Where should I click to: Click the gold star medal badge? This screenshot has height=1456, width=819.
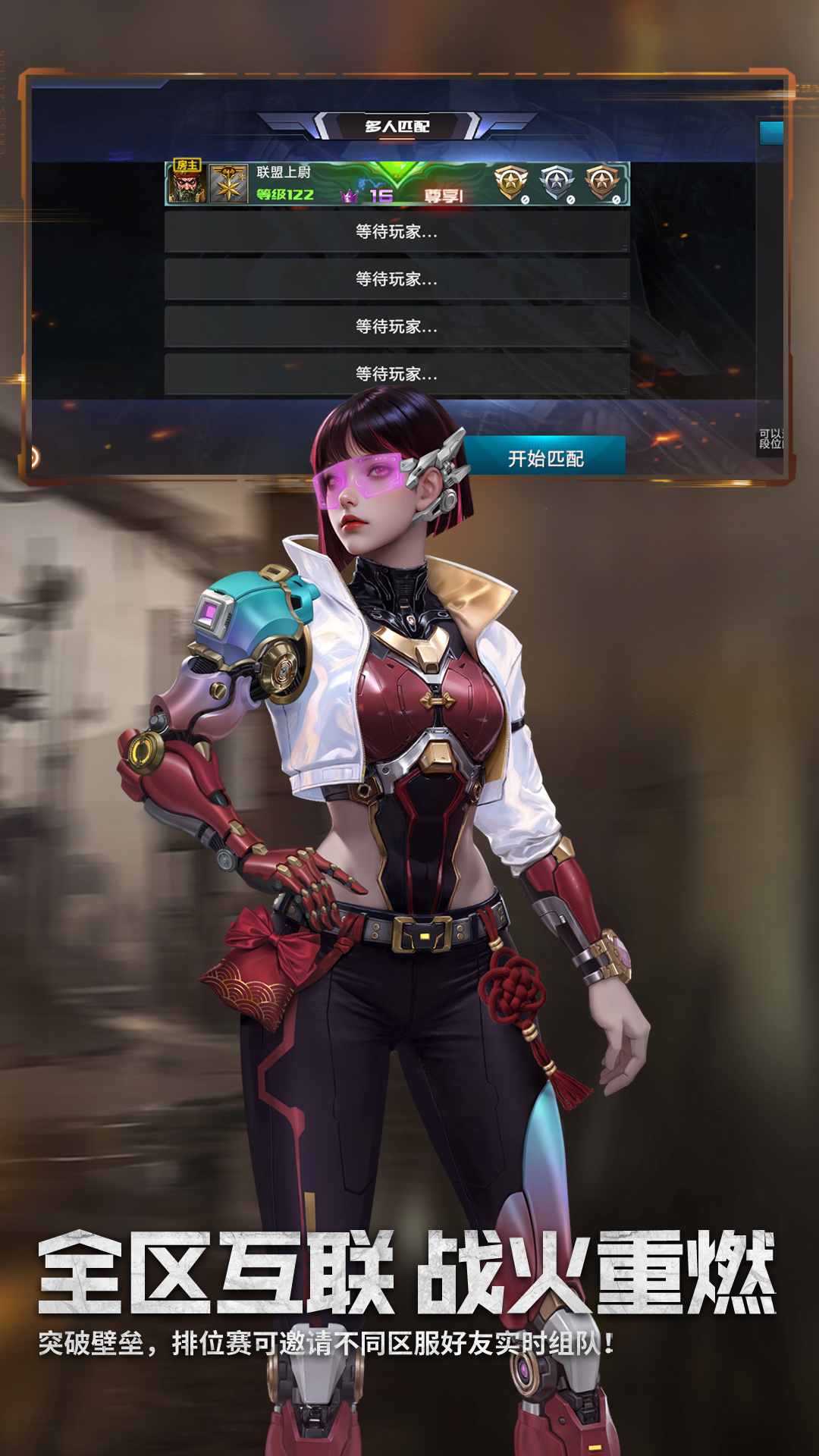pyautogui.click(x=511, y=183)
